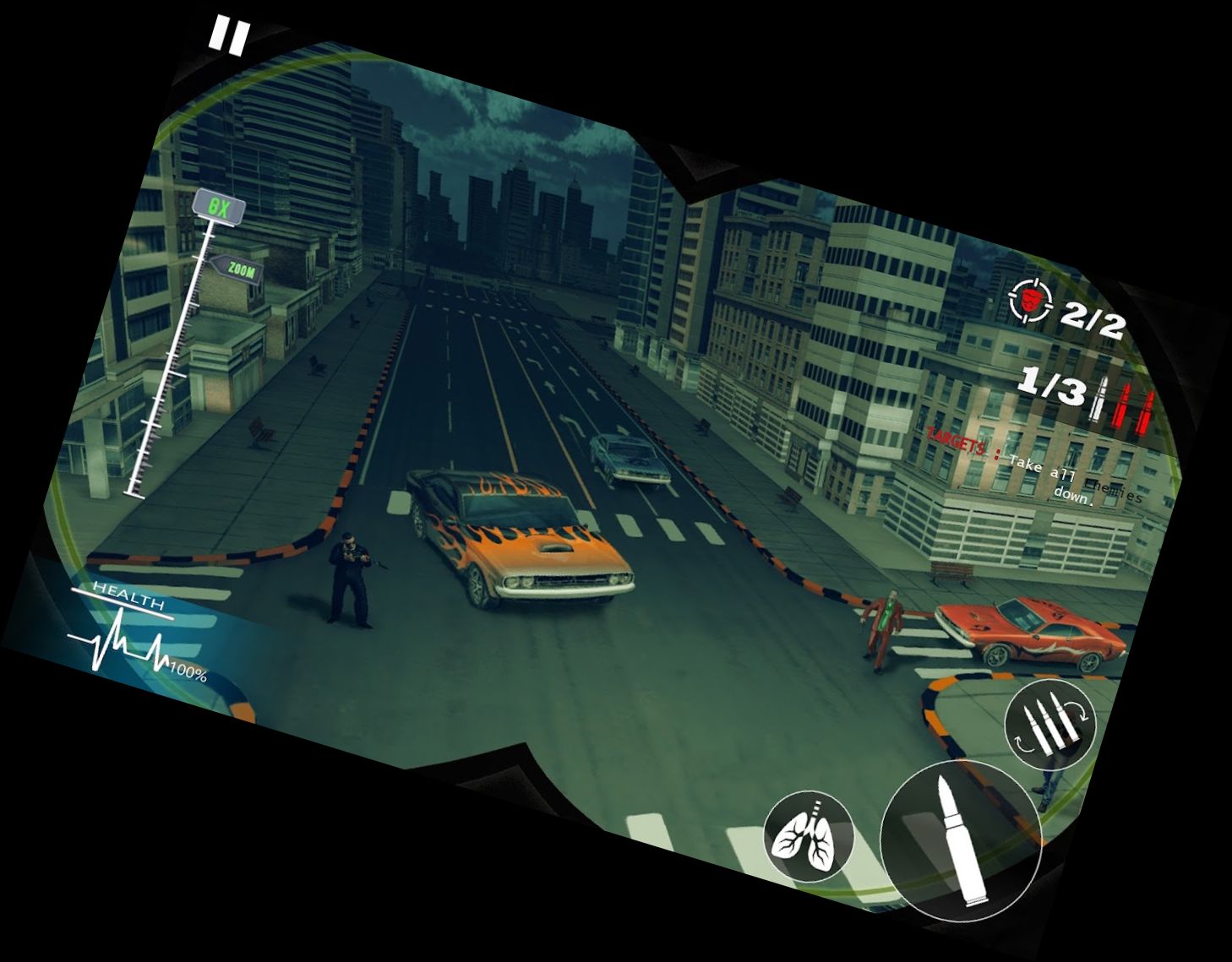Reload ammo with the three-bullets button

pyautogui.click(x=1049, y=724)
